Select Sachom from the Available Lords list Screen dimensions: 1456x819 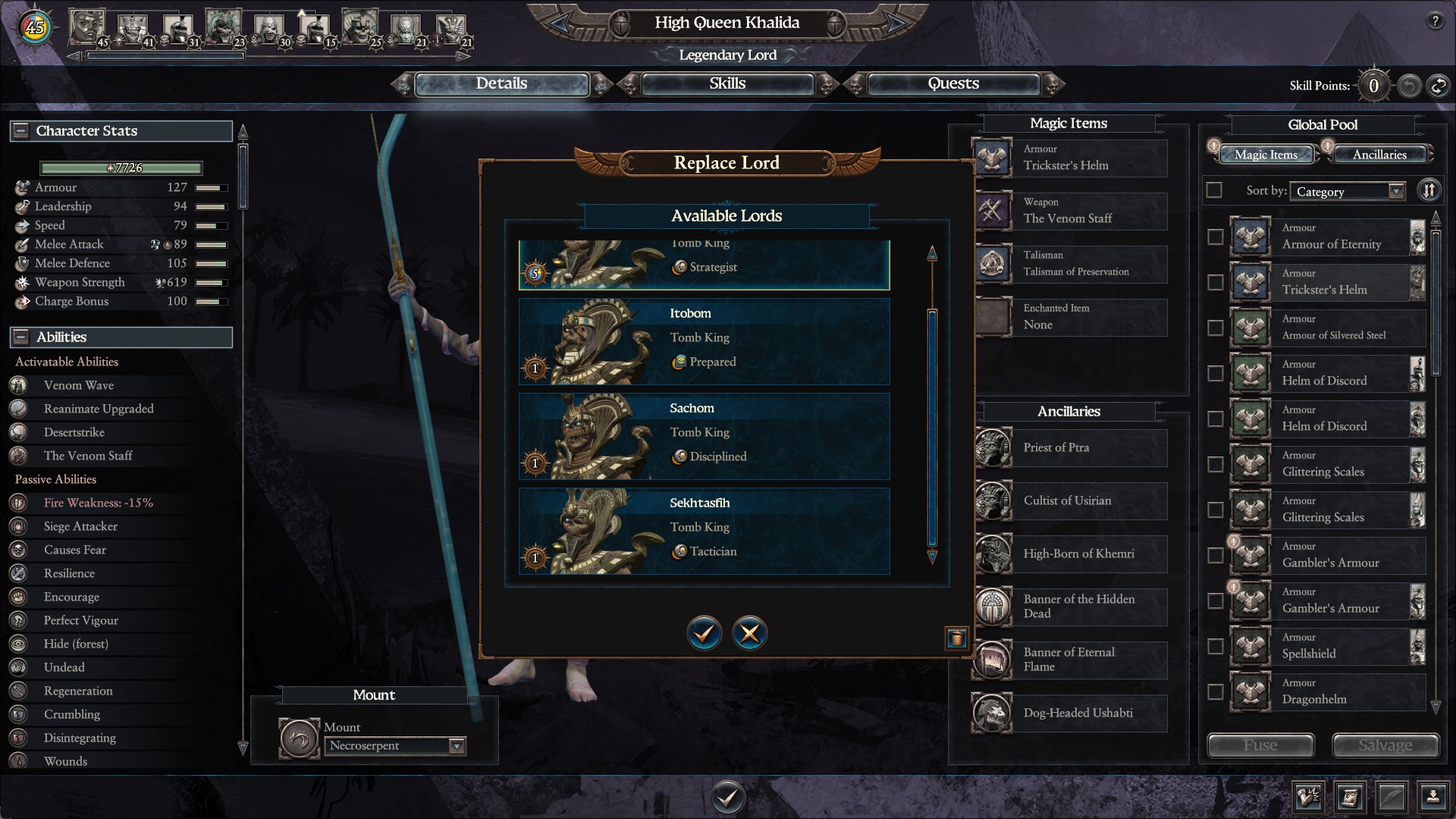click(x=703, y=436)
